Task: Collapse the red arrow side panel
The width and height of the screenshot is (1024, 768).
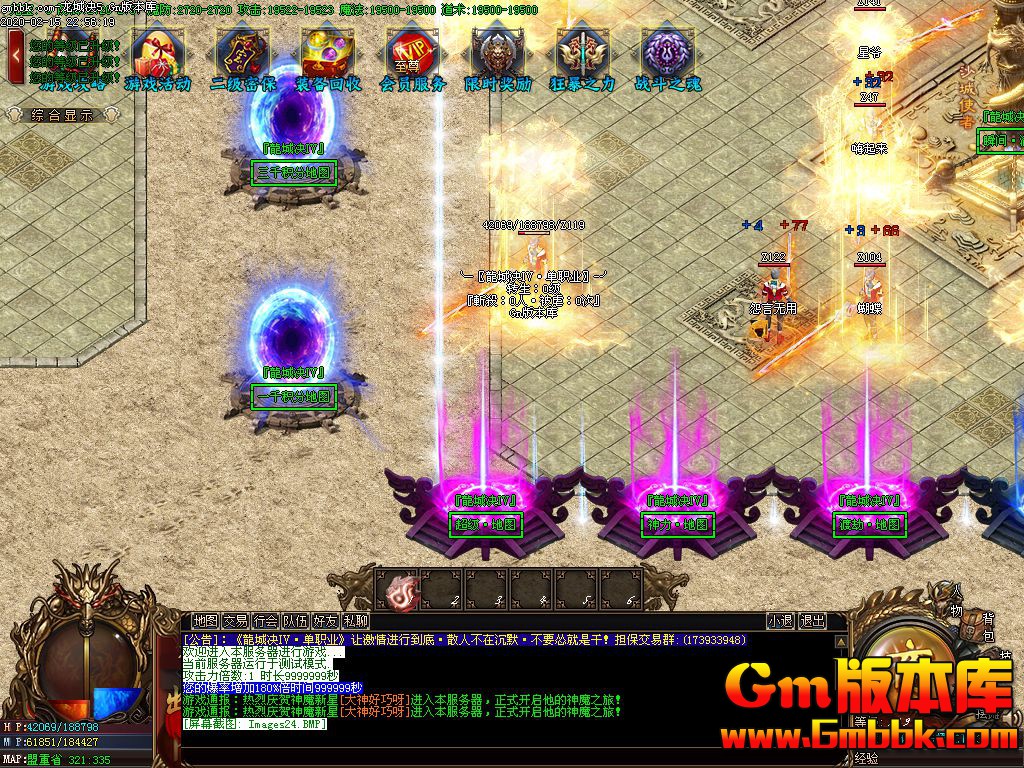Action: click(x=17, y=56)
